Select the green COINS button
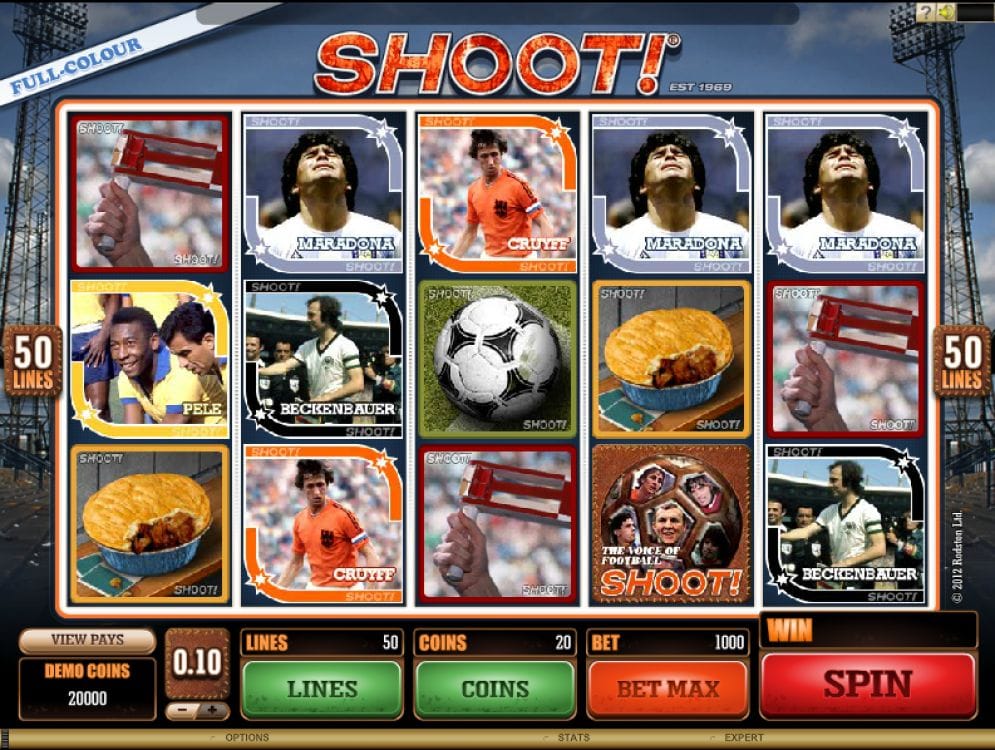The width and height of the screenshot is (995, 750). pyautogui.click(x=494, y=688)
